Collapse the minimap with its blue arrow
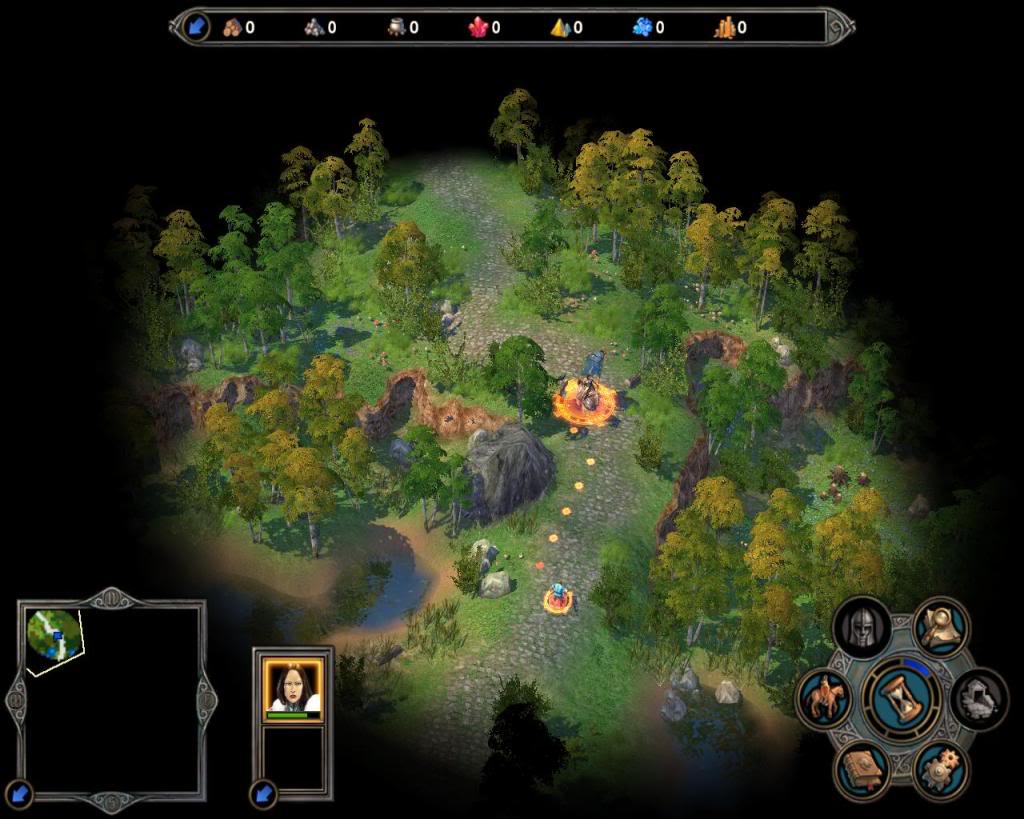 (x=19, y=794)
